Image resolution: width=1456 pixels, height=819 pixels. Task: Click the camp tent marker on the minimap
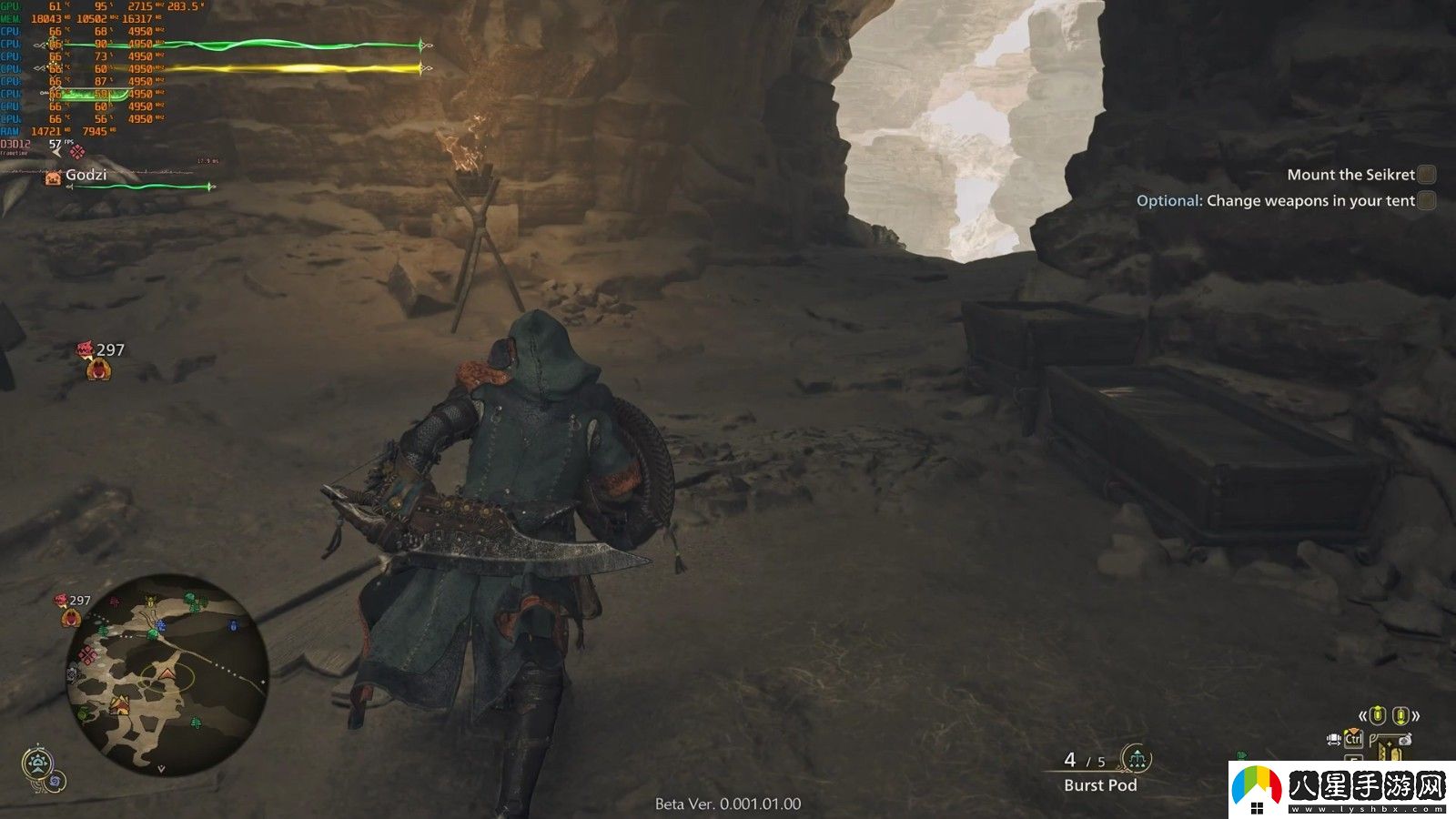pyautogui.click(x=119, y=704)
